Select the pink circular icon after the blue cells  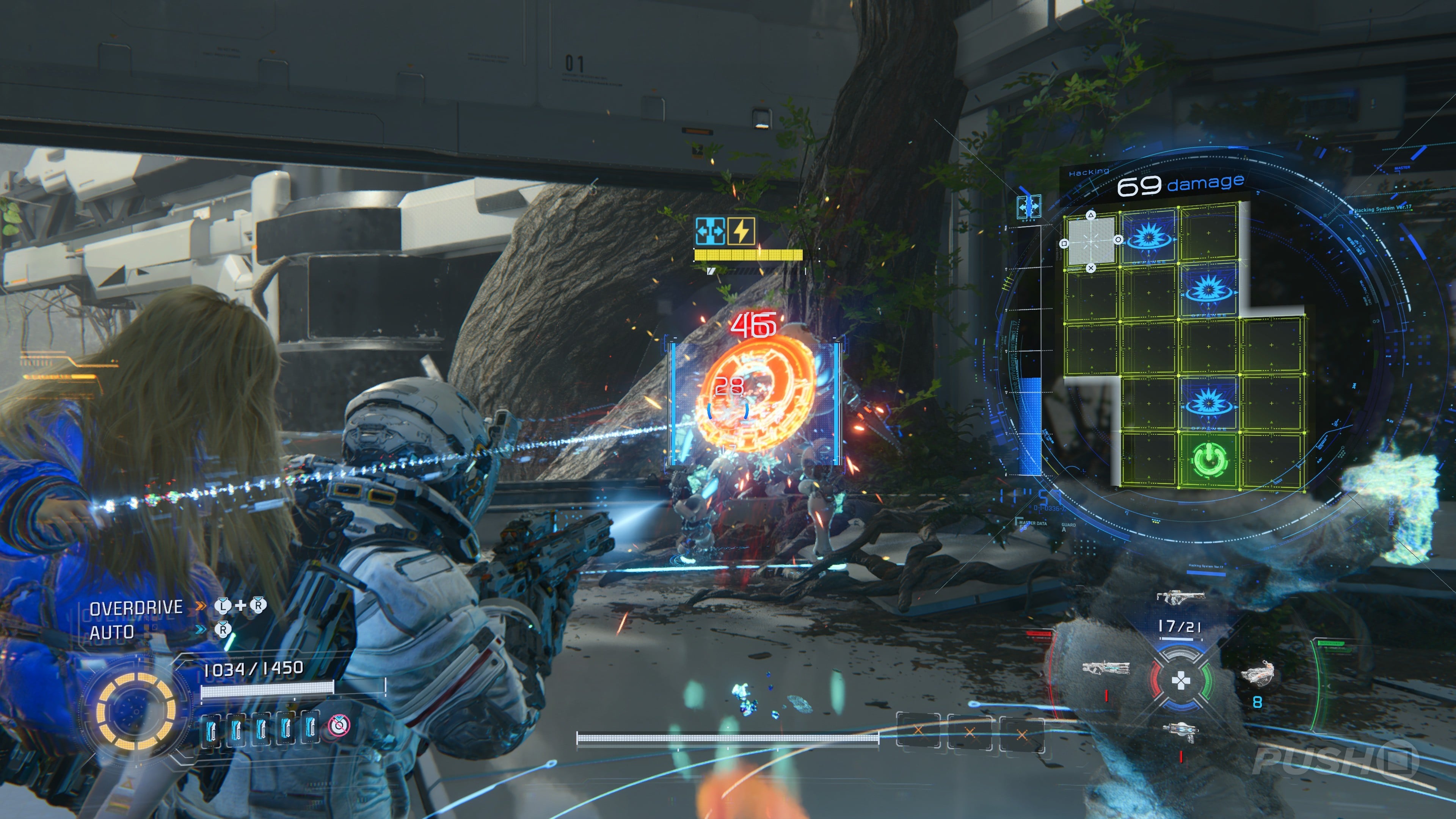[x=339, y=725]
